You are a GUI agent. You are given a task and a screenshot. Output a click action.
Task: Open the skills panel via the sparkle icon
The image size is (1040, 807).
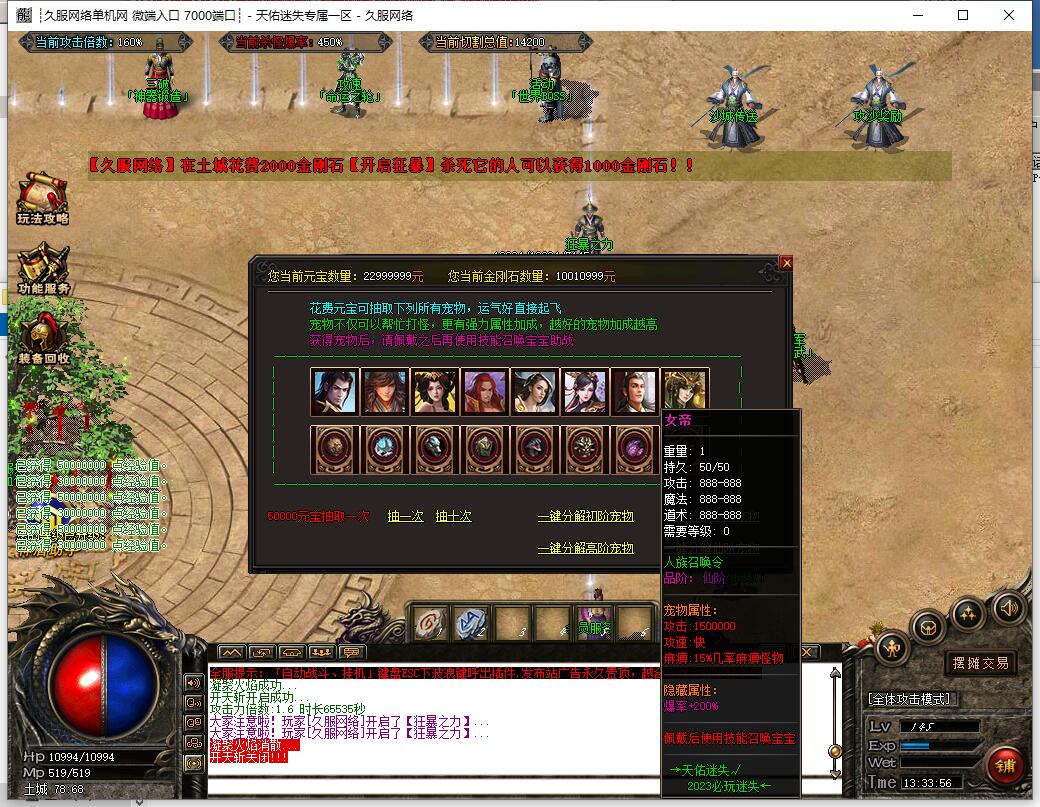pyautogui.click(x=968, y=612)
